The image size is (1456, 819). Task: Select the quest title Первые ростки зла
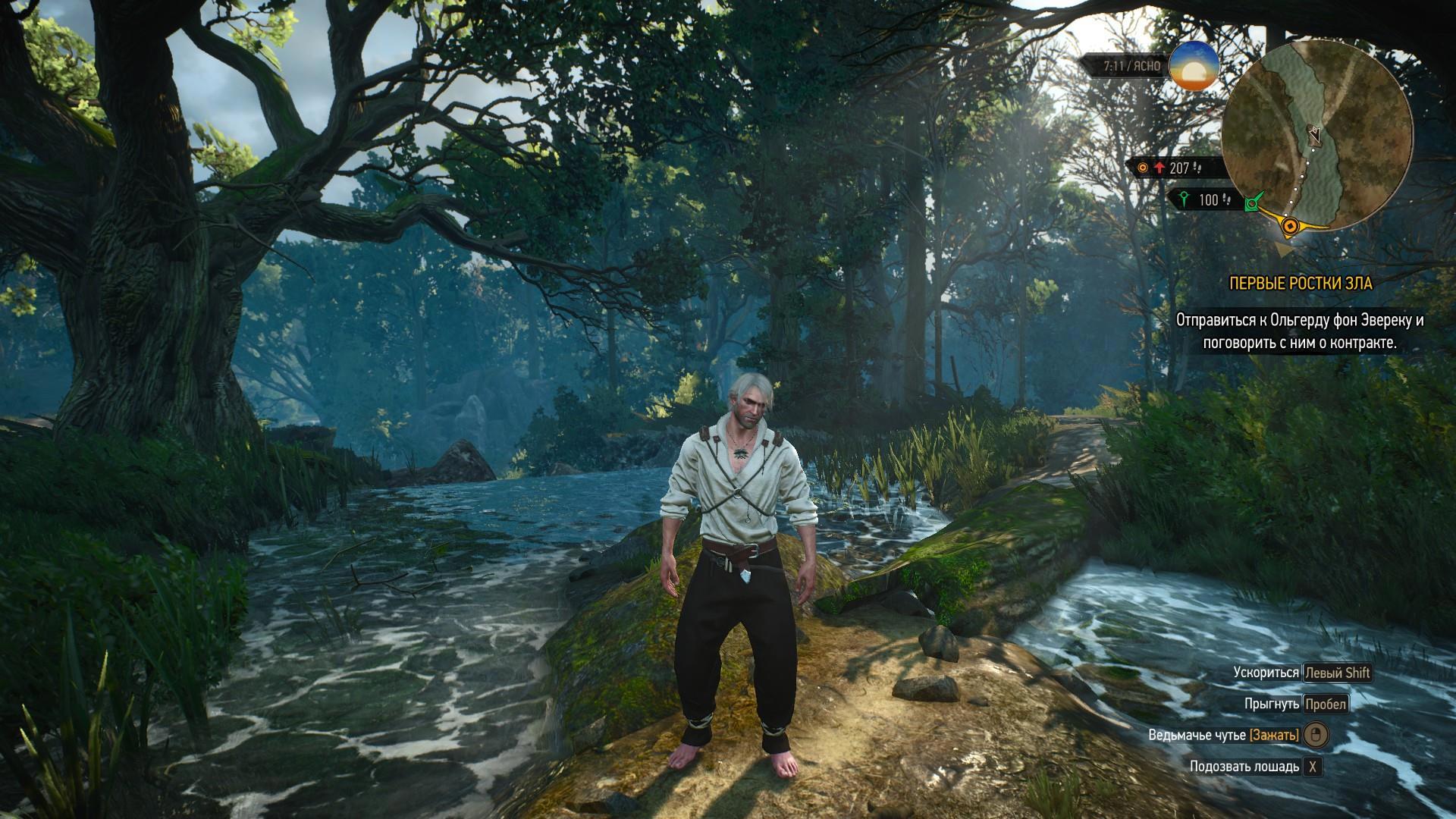tap(1301, 284)
